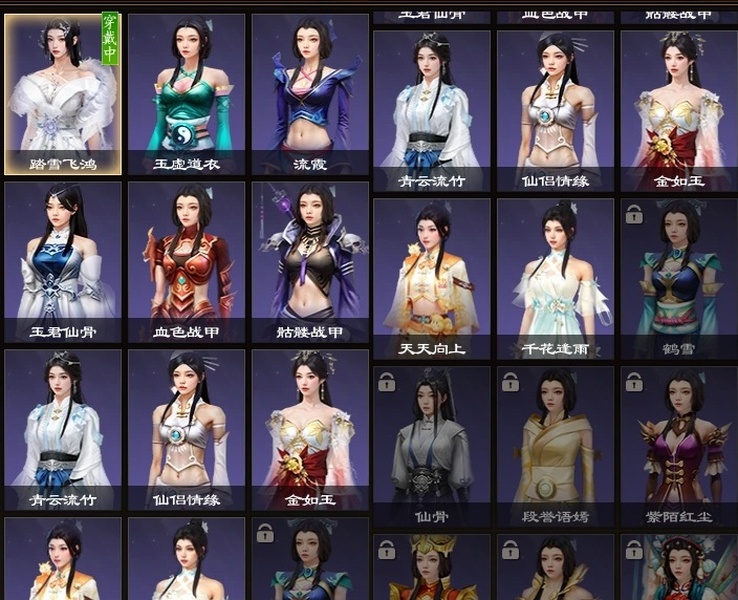The height and width of the screenshot is (600, 738).
Task: Choose the red 血色战甲 armor portrait
Action: coord(186,262)
